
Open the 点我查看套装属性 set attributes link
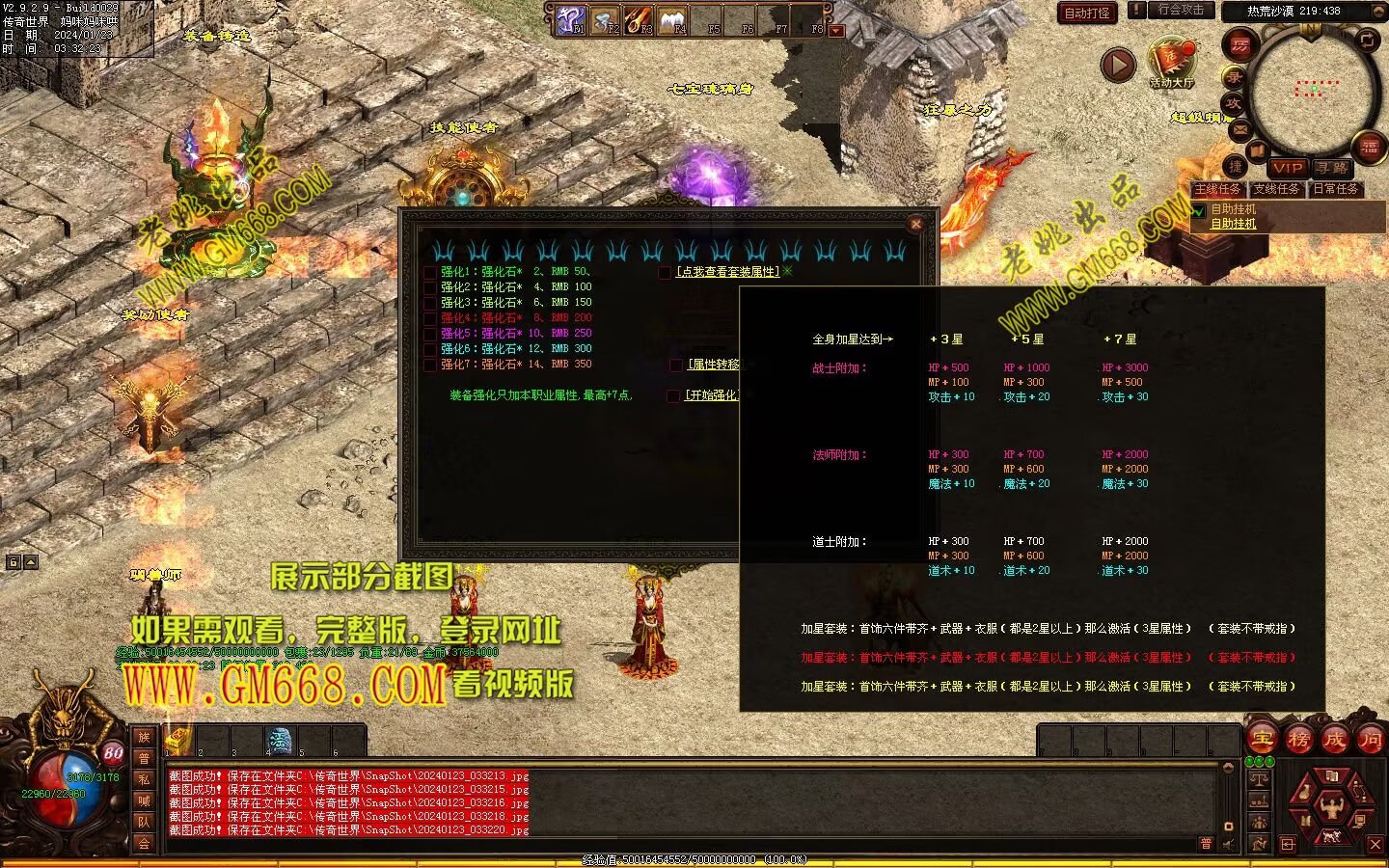coord(727,272)
